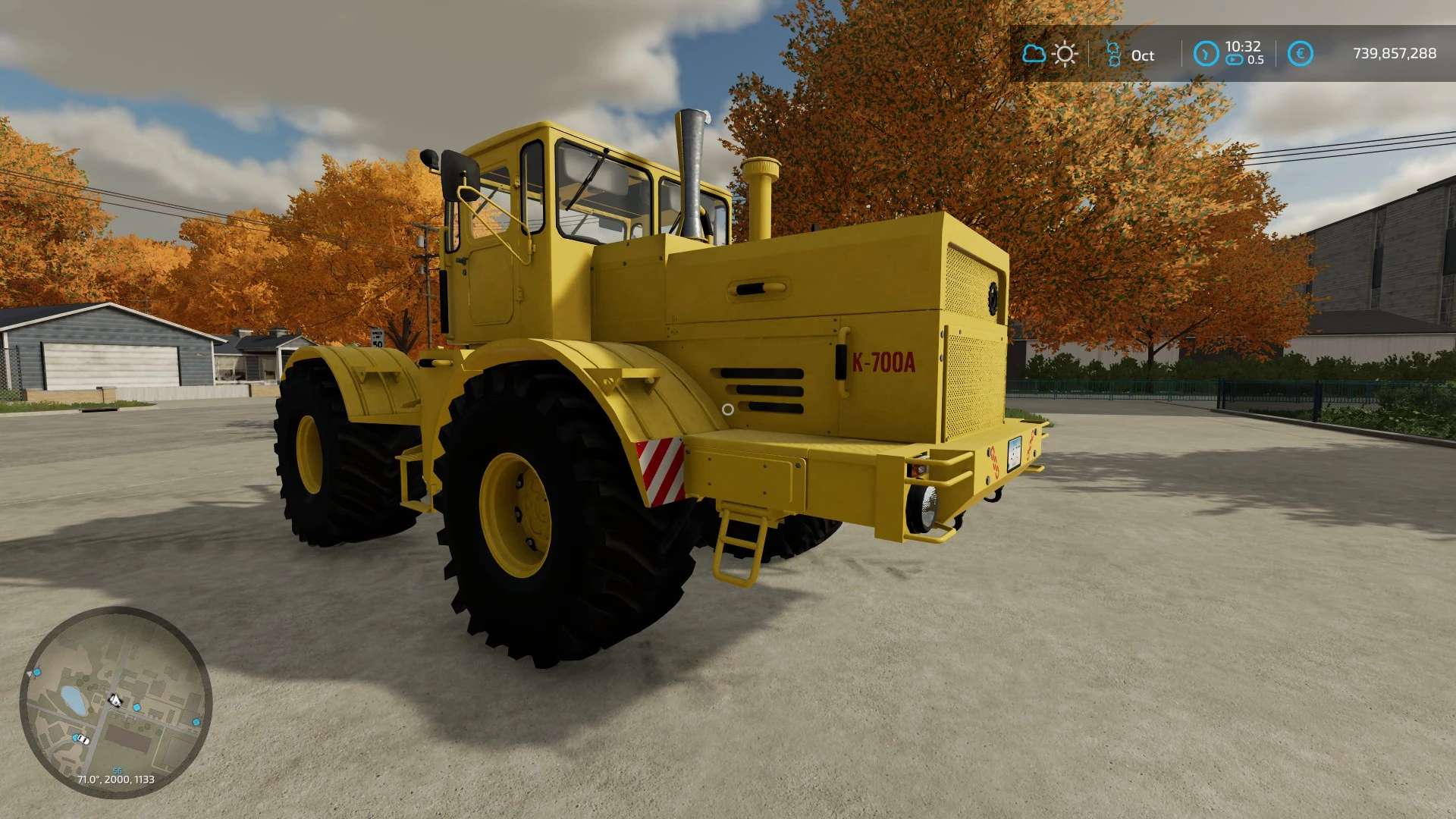The height and width of the screenshot is (819, 1456).
Task: Open the circular minimap
Action: (x=115, y=701)
